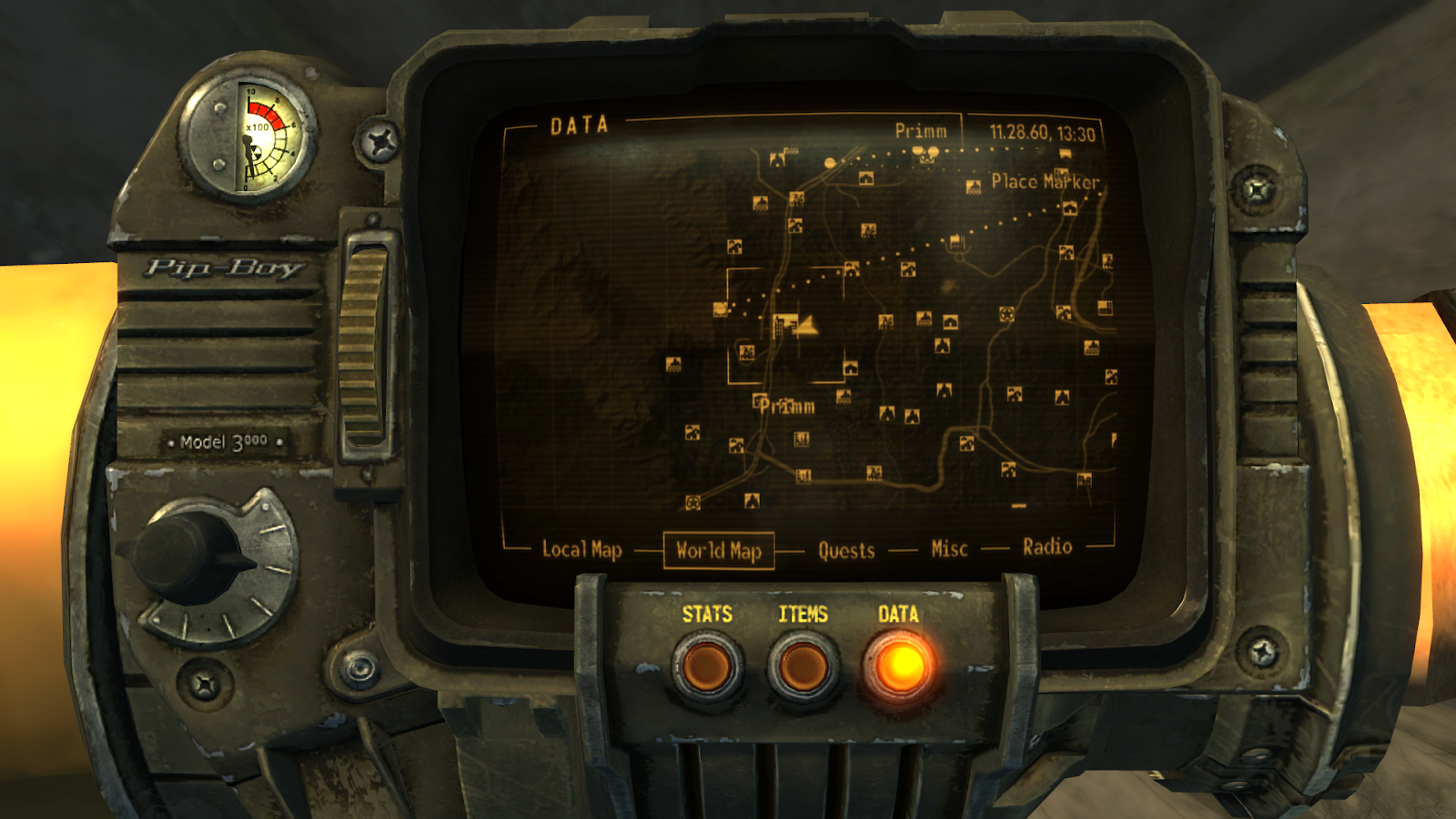This screenshot has height=819, width=1456.
Task: Select the player position arrow near Primm
Action: 808,326
